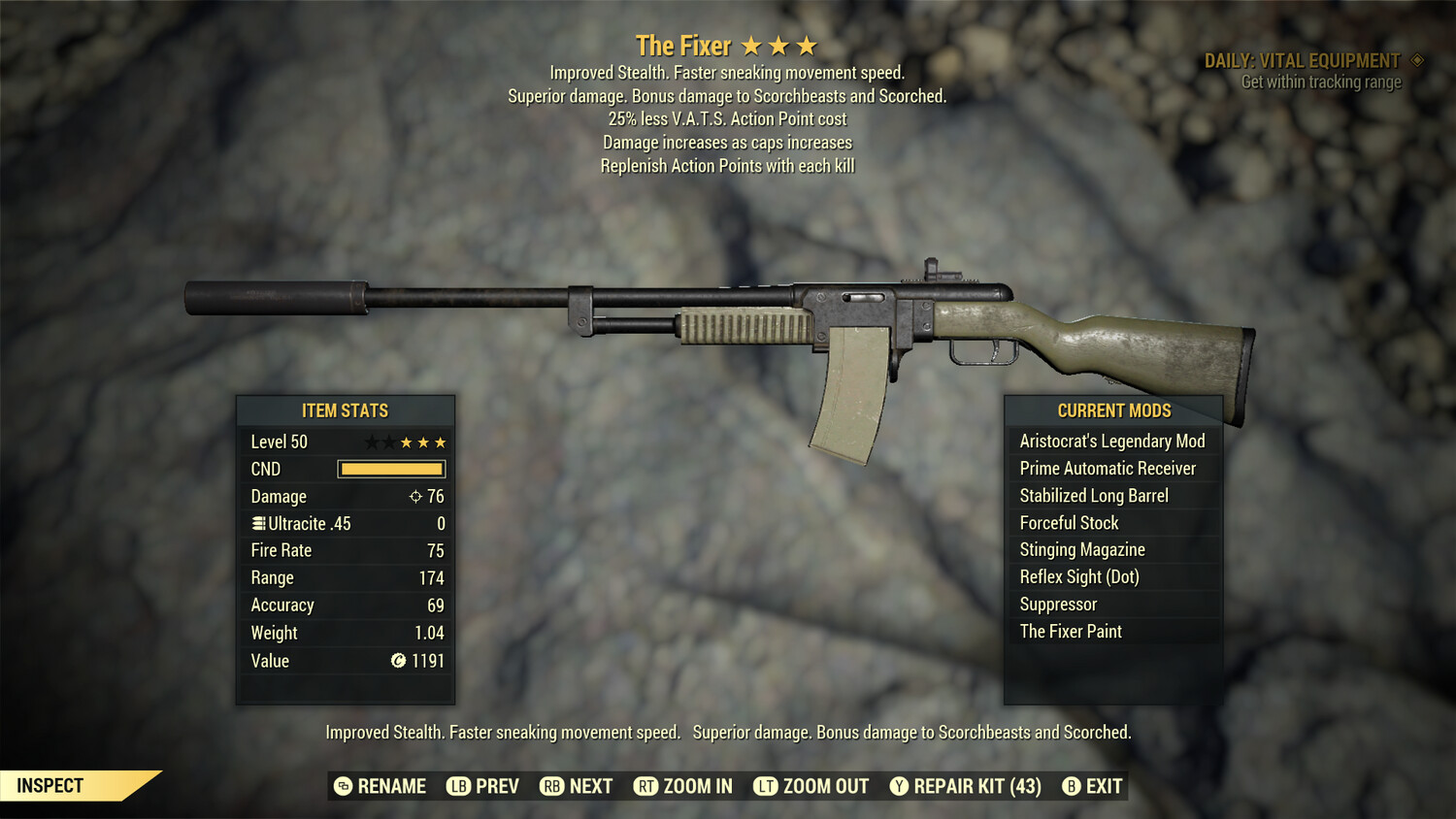Toggle the third gold star beside The Fixer title
This screenshot has width=1456, height=819.
coord(808,44)
